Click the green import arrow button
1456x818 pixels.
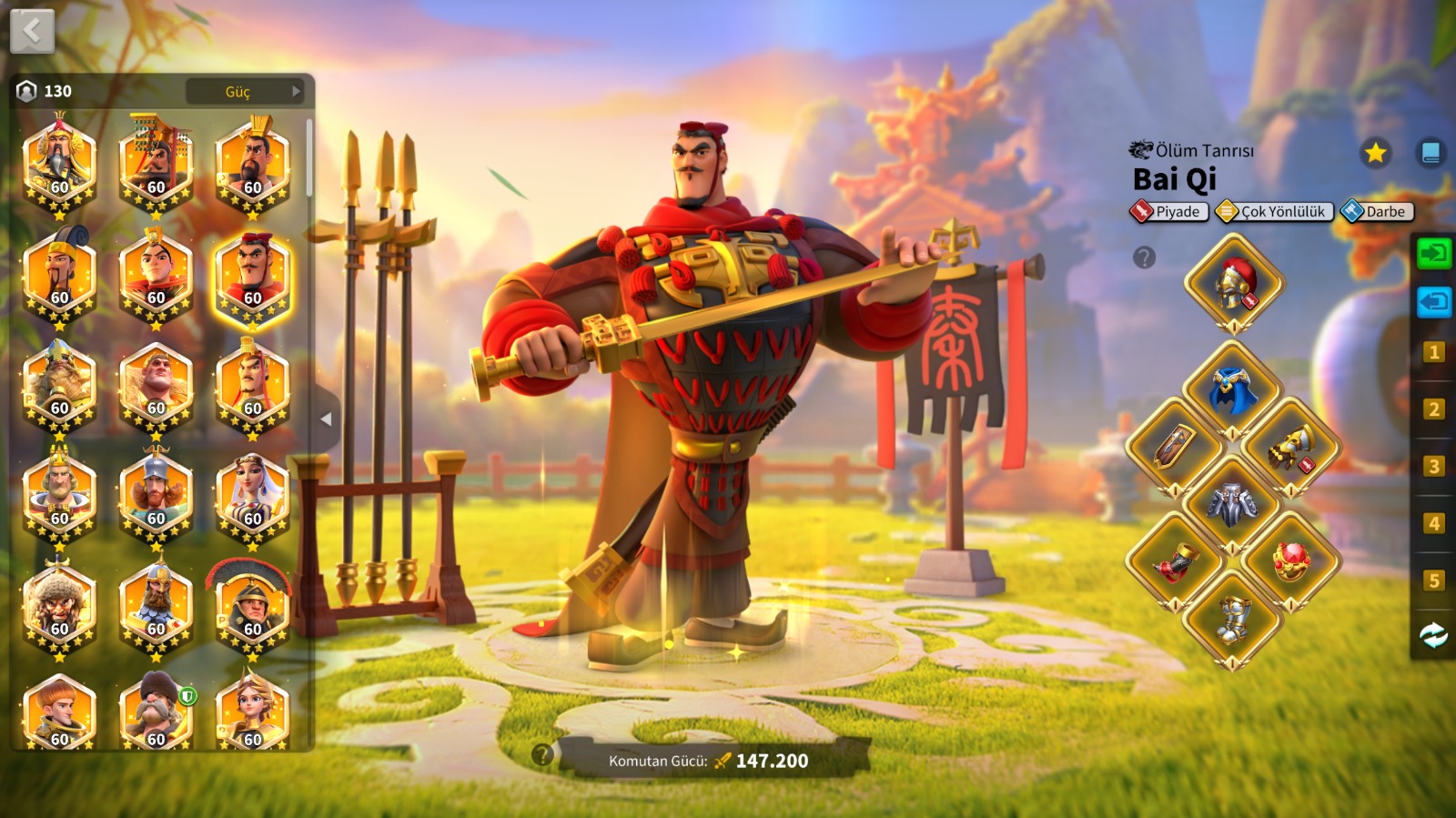click(1433, 253)
